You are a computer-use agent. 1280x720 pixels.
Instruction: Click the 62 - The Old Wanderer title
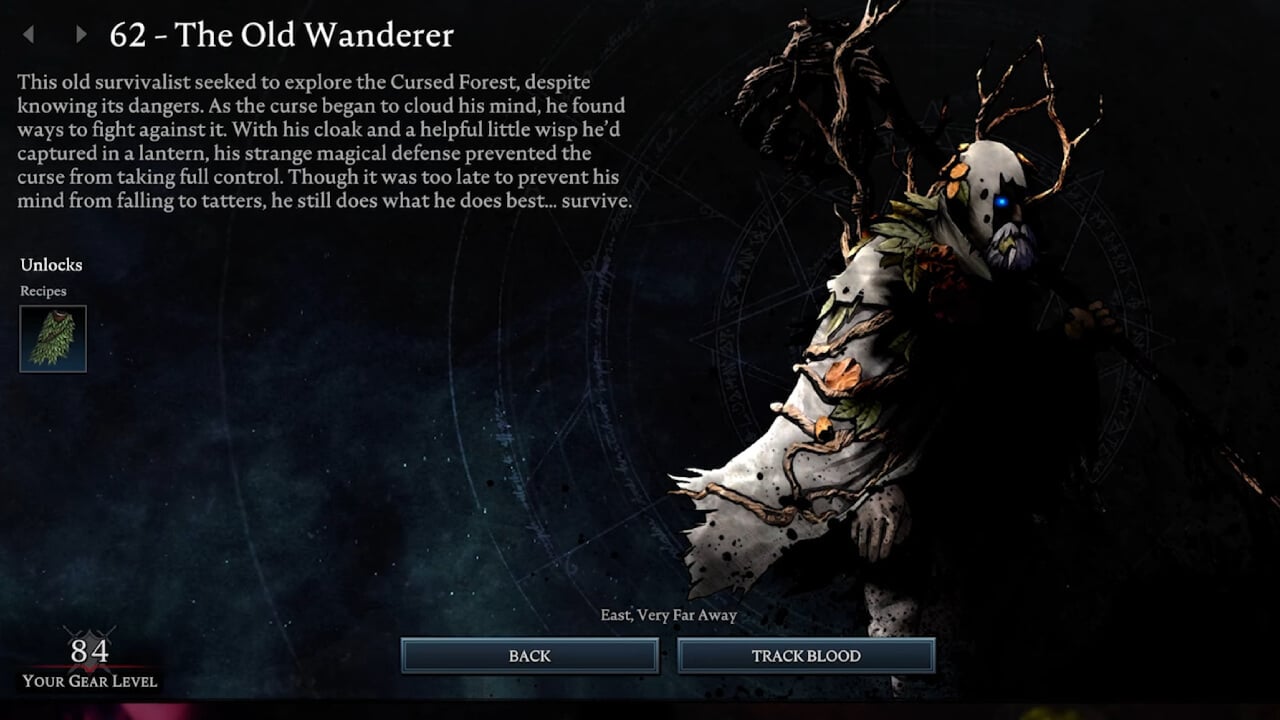[x=279, y=35]
